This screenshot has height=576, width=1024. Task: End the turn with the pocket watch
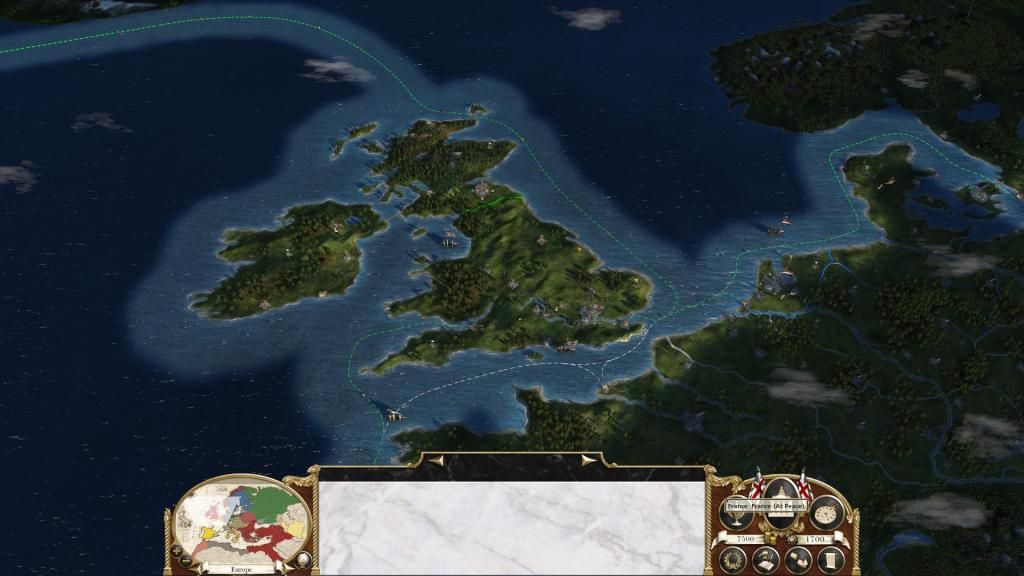pyautogui.click(x=826, y=511)
